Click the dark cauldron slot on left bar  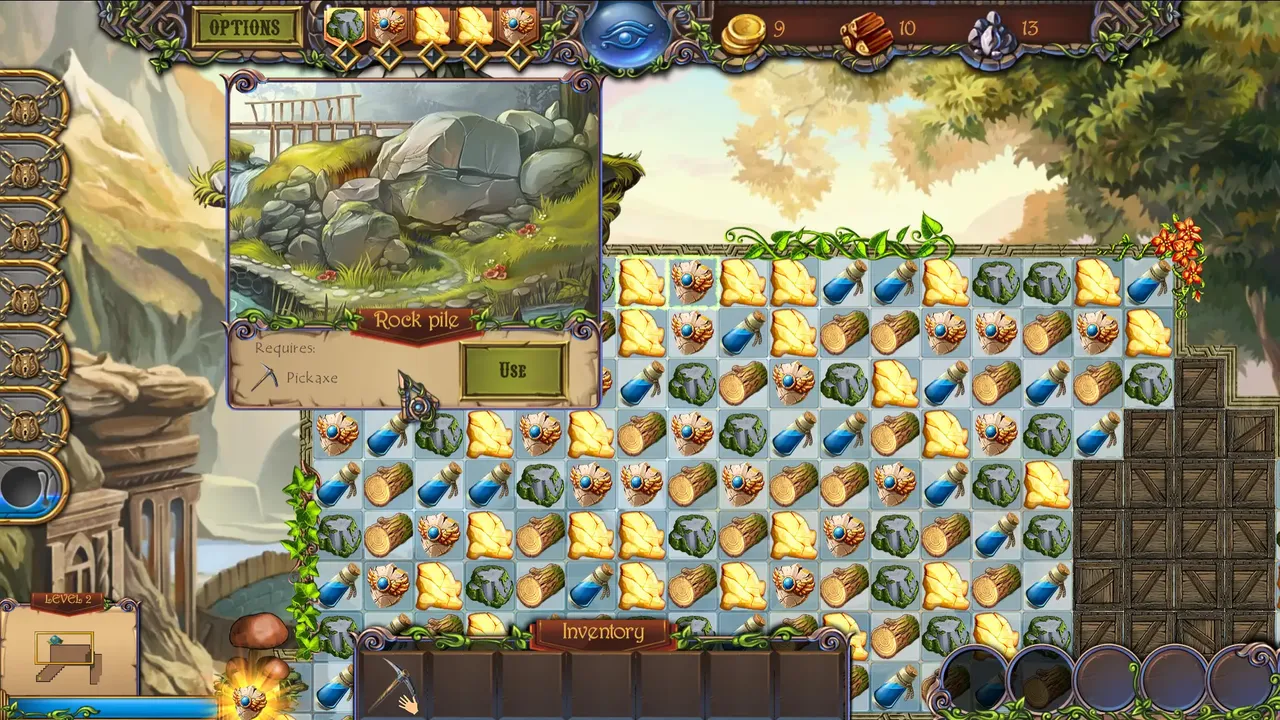pyautogui.click(x=28, y=487)
